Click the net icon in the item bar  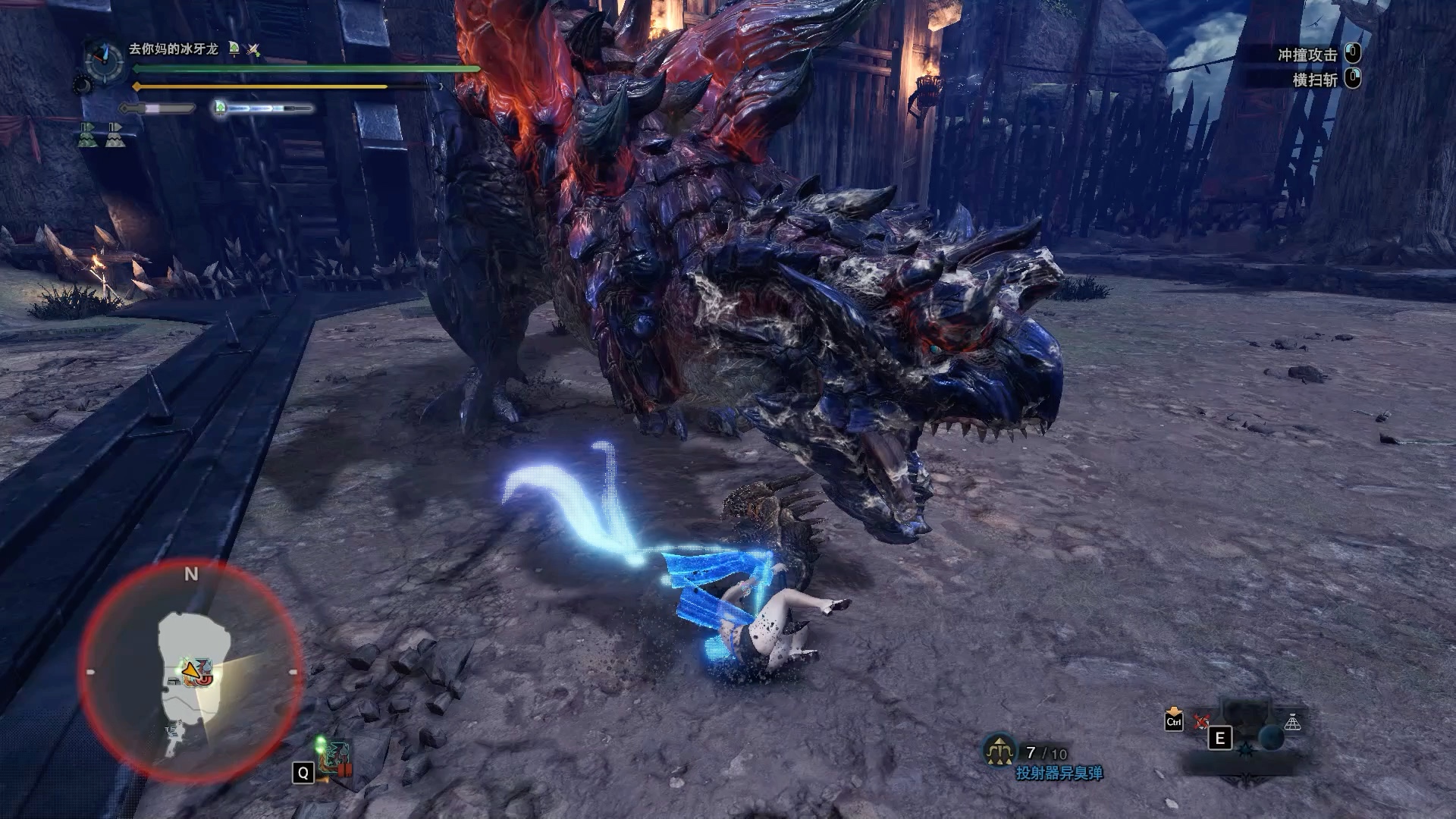[1293, 723]
